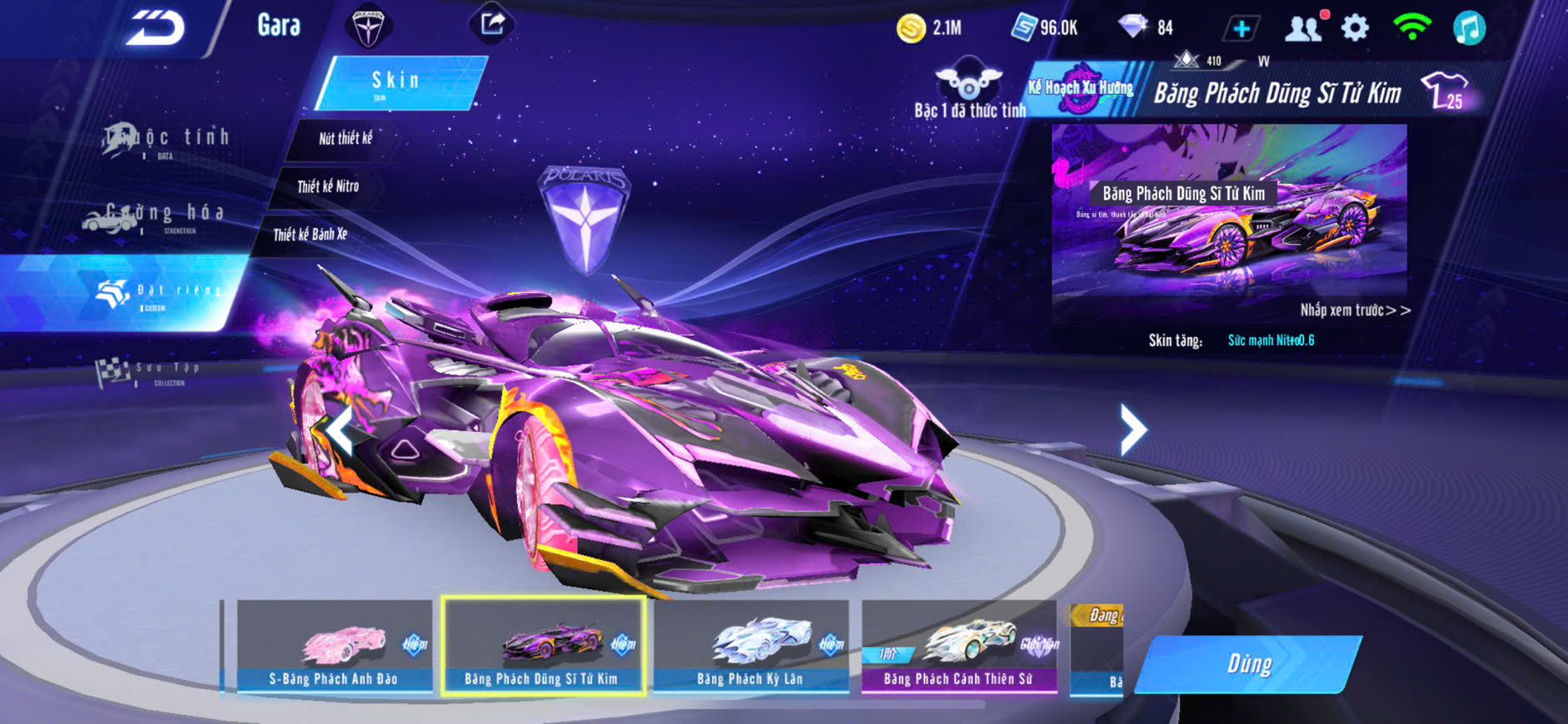Go to the Sưu Tập (Collection) section

point(150,372)
